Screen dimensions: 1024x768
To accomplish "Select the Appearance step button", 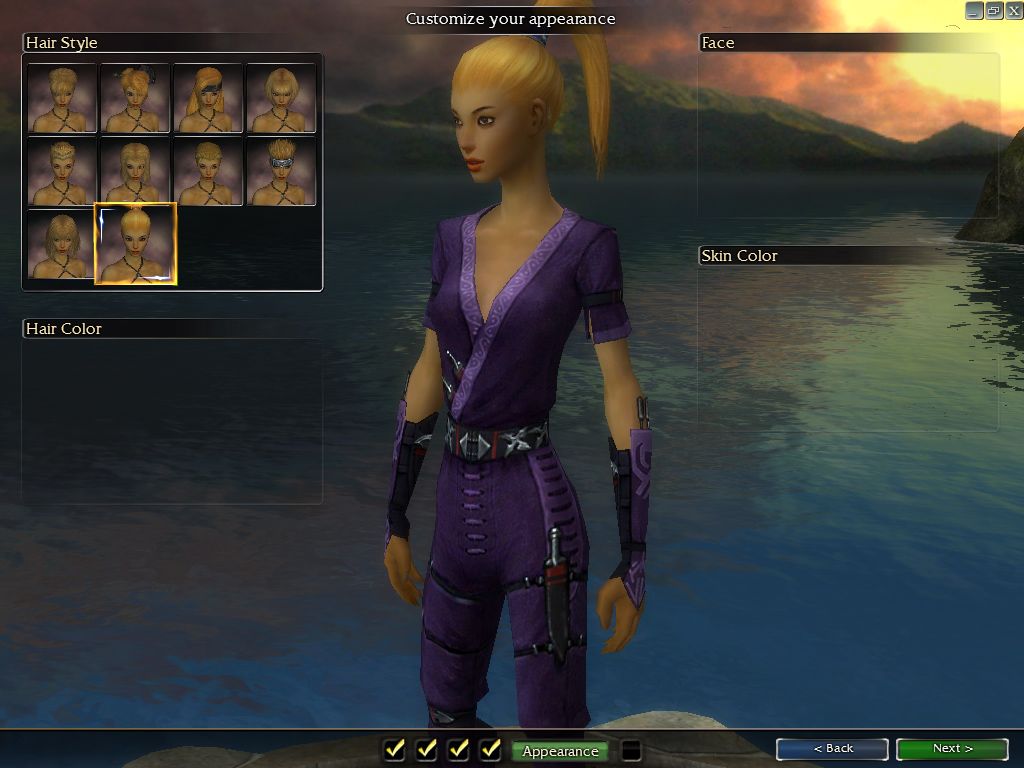I will [x=560, y=751].
